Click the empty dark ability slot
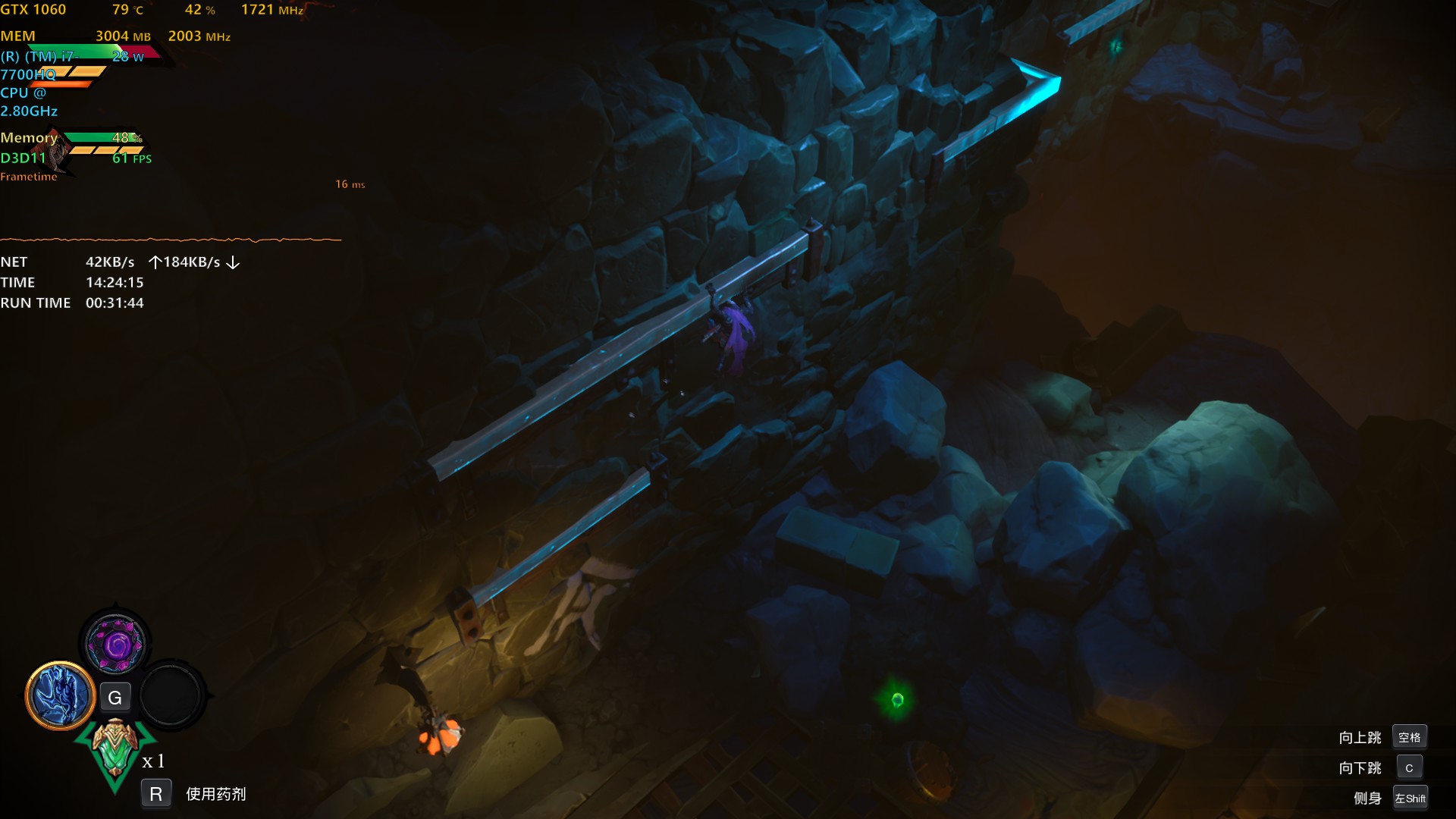Screen dimensions: 1456x819 (171, 695)
